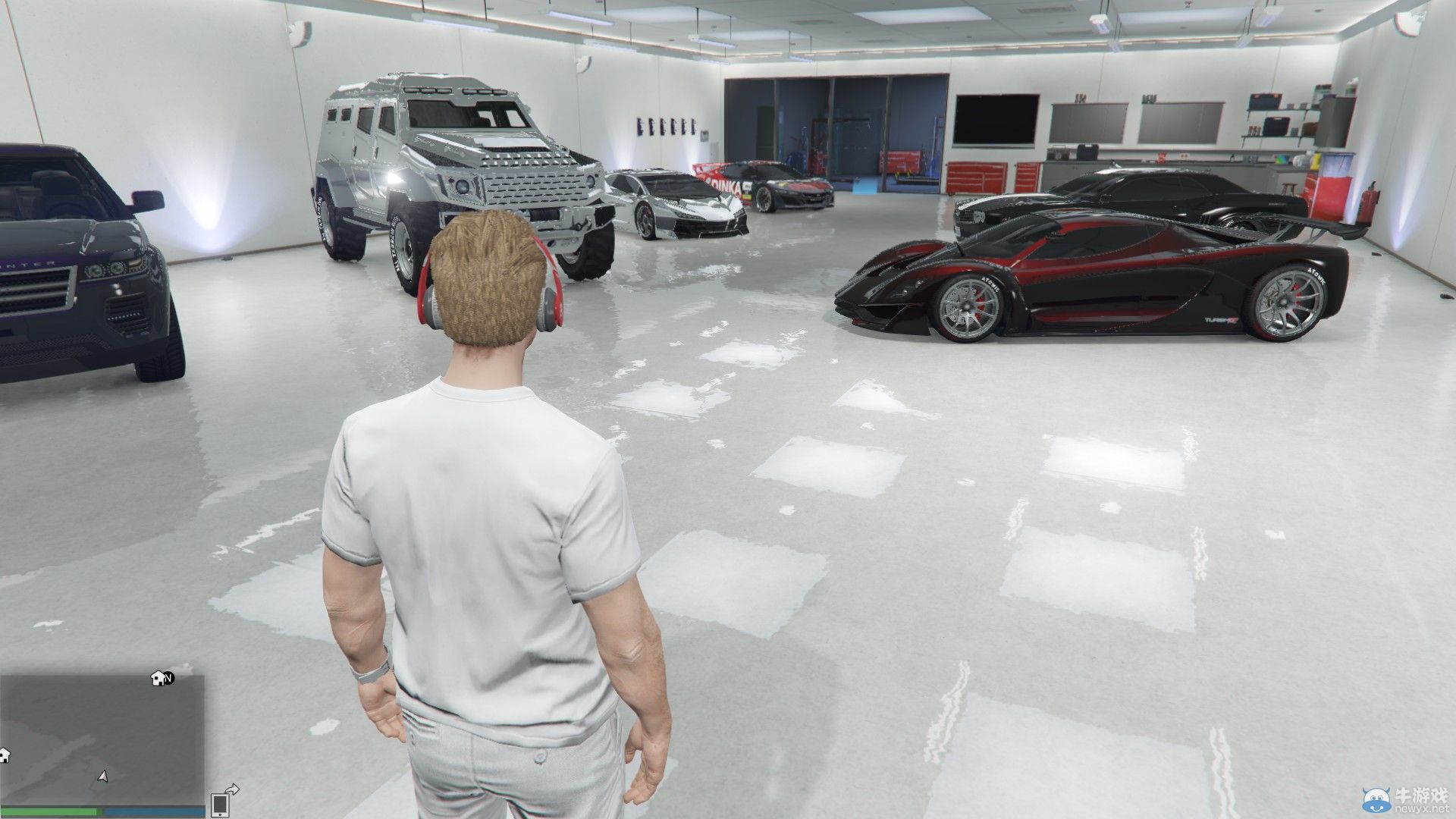Select the white sports car between the trucks
This screenshot has height=819, width=1456.
679,205
